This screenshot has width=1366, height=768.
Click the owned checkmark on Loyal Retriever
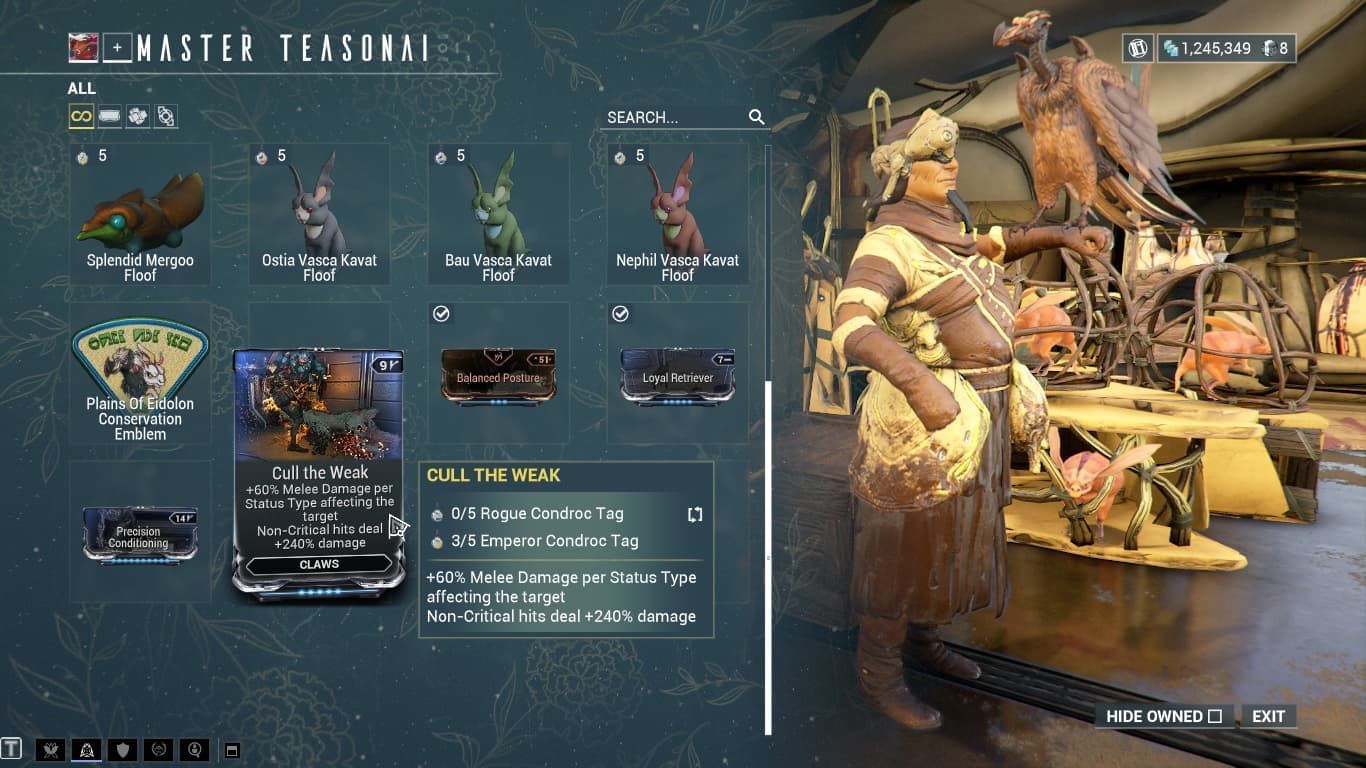618,313
